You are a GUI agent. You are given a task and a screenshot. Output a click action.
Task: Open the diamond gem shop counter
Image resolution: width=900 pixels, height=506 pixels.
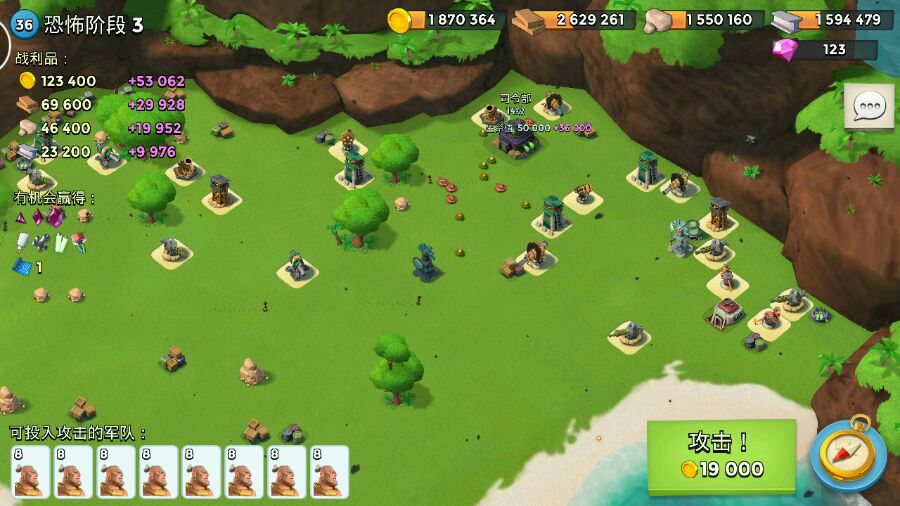coord(825,49)
